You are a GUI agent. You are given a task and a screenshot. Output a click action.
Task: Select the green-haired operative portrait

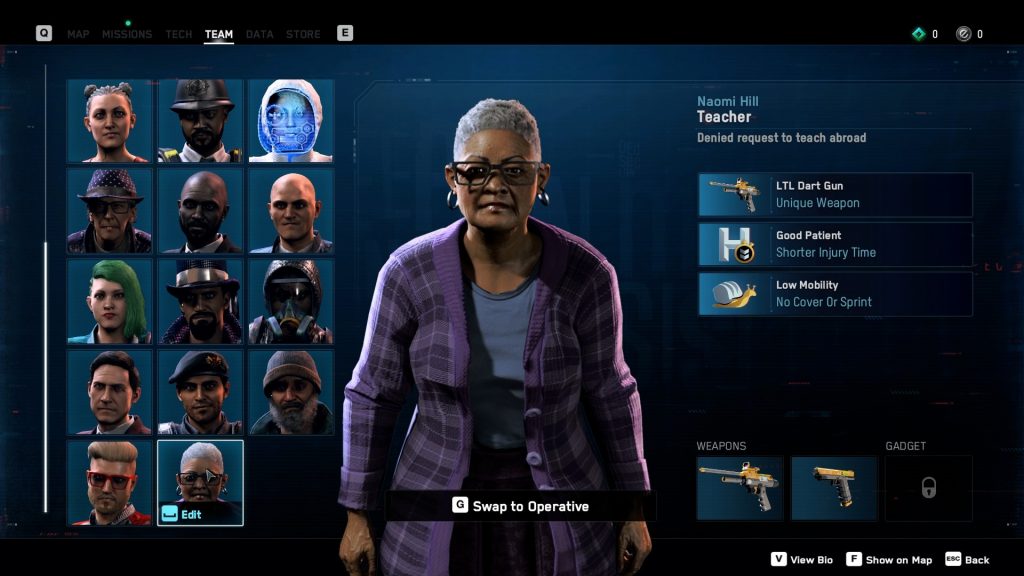[110, 301]
